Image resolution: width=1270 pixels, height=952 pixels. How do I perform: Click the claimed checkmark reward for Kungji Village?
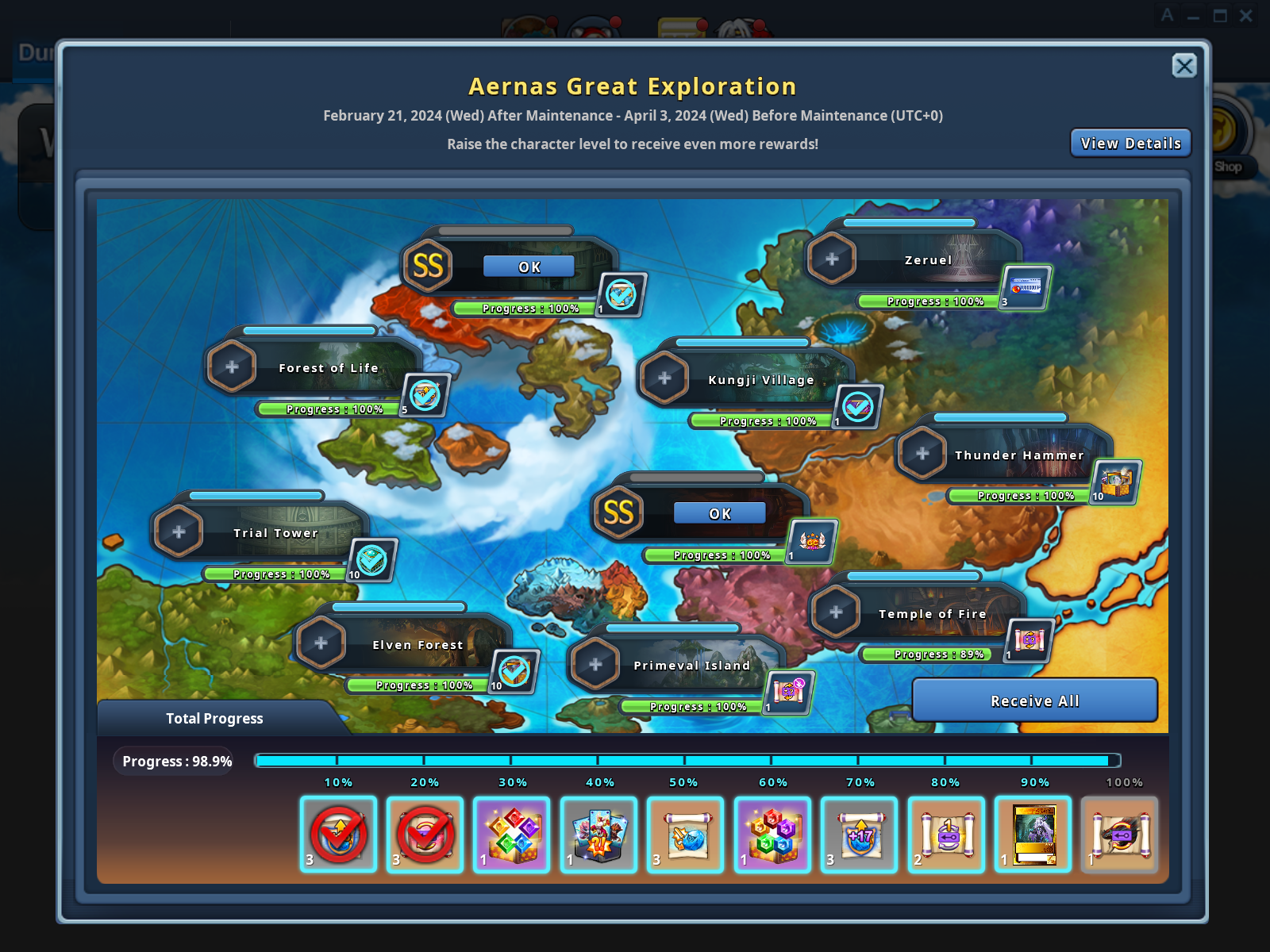(857, 407)
